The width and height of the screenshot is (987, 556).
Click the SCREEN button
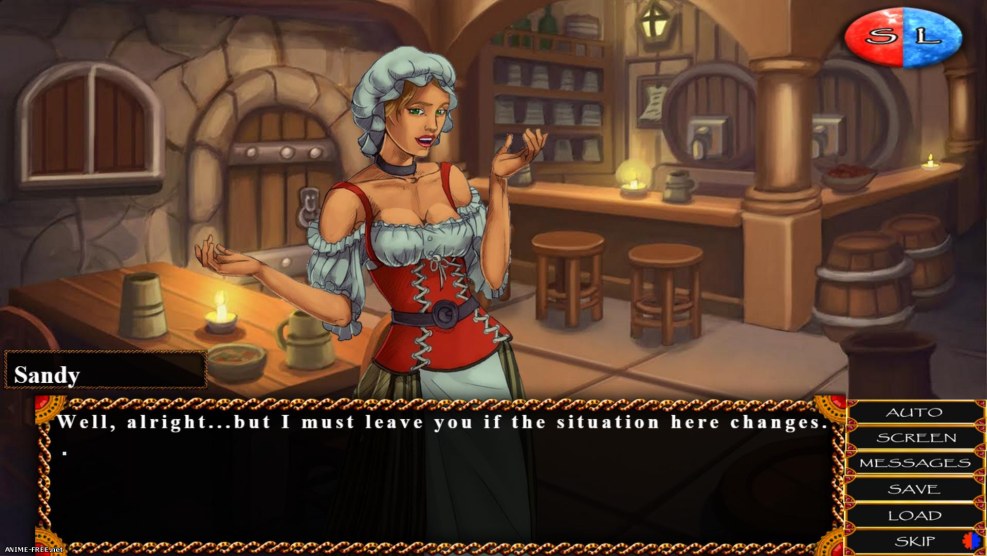coord(913,438)
